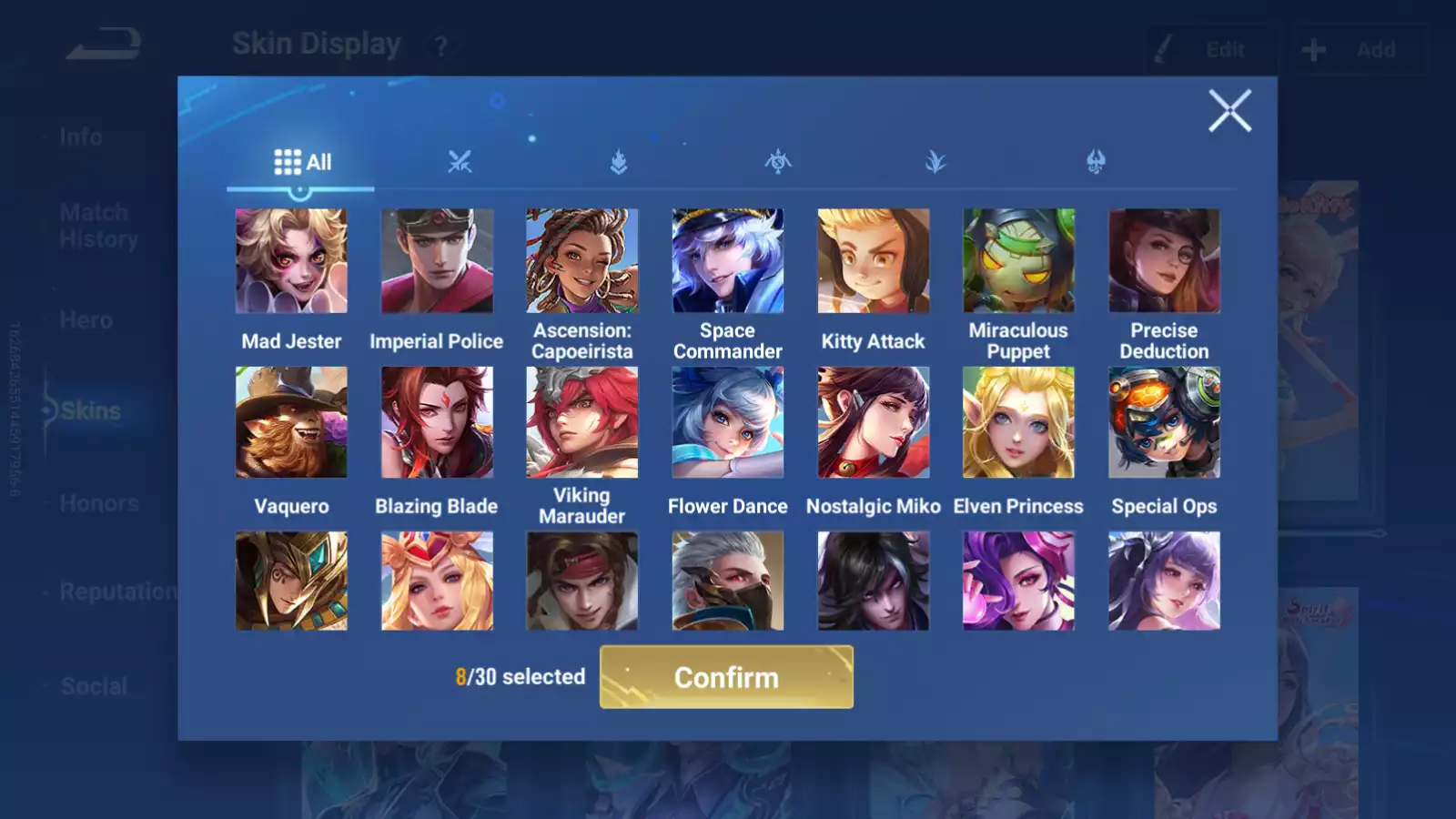Choose the Imperial Police skin

437,261
